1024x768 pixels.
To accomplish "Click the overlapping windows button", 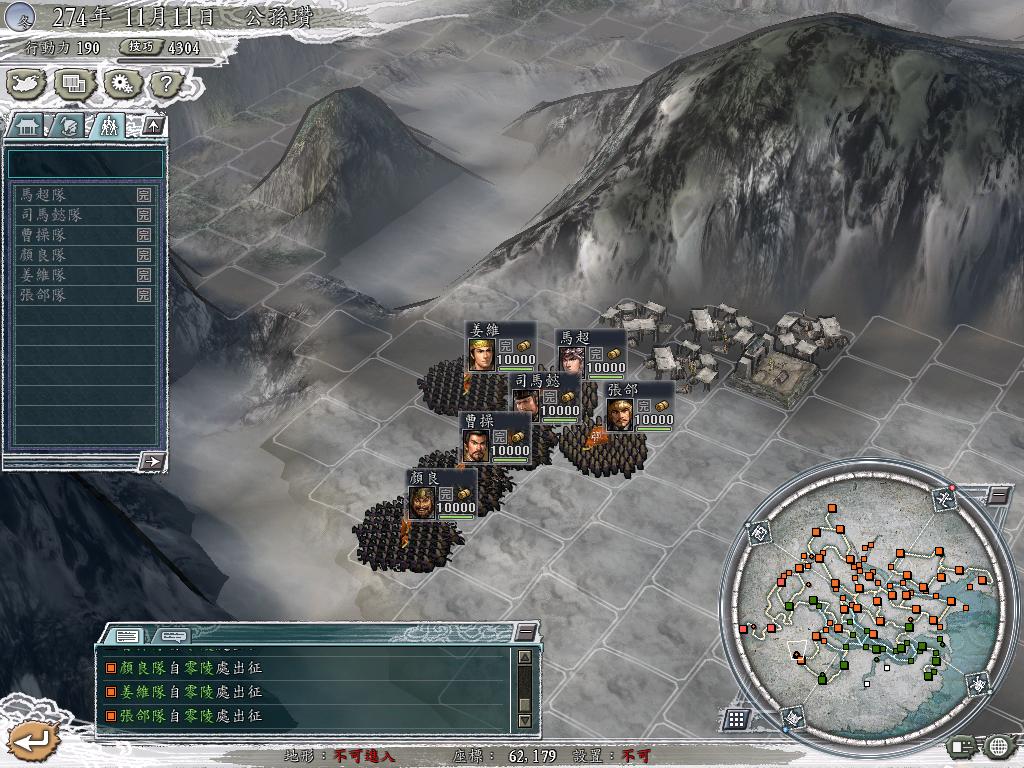I will (x=74, y=84).
